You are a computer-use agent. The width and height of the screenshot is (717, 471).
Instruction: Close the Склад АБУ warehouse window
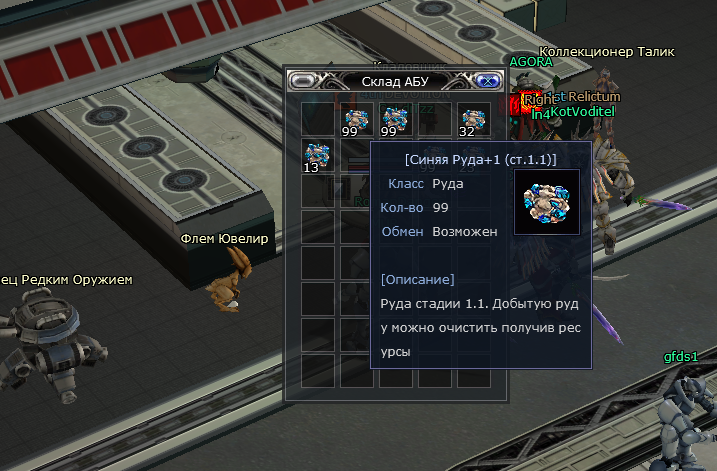click(x=487, y=81)
